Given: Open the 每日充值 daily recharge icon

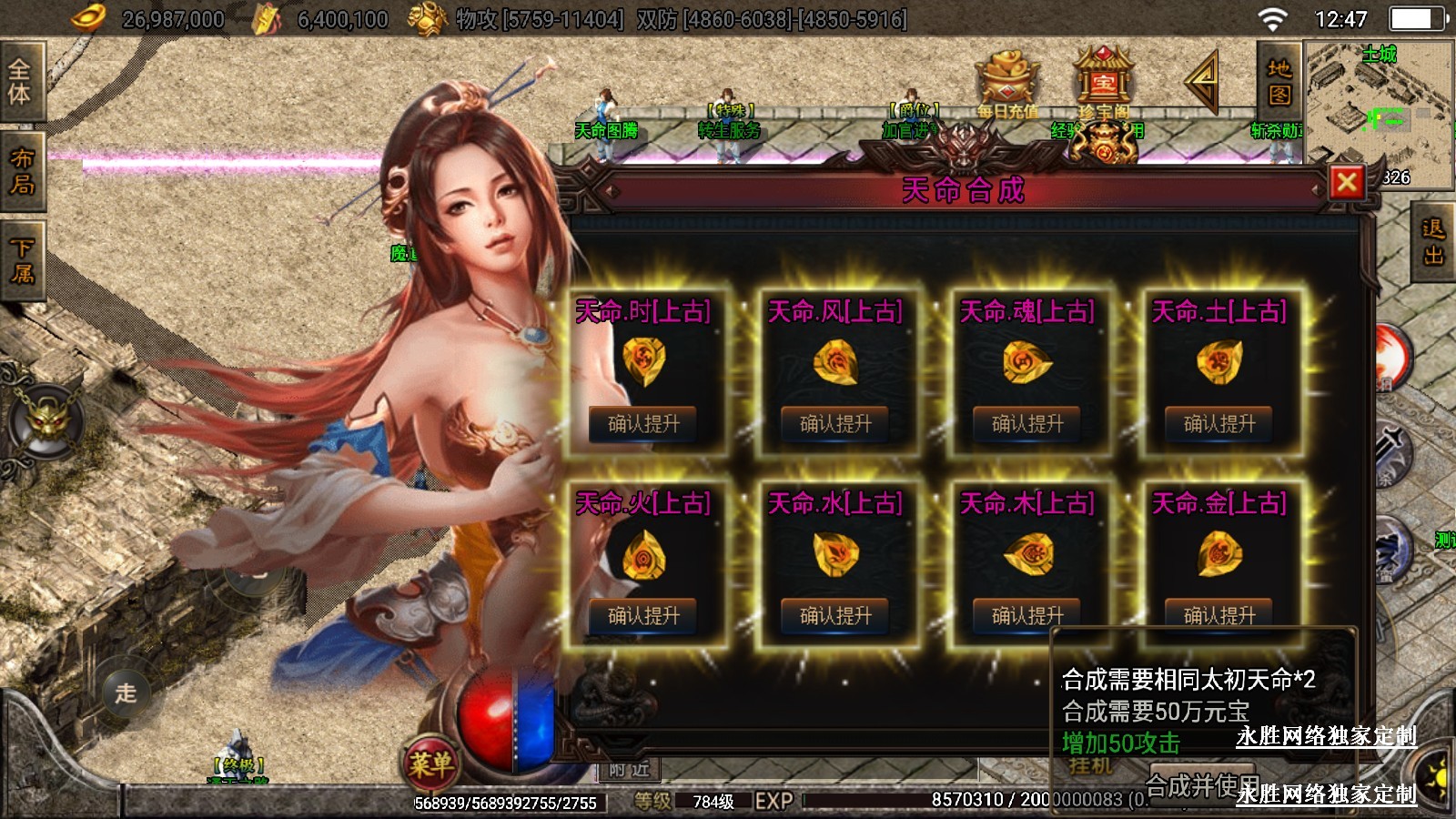Looking at the screenshot, I should [x=1007, y=84].
